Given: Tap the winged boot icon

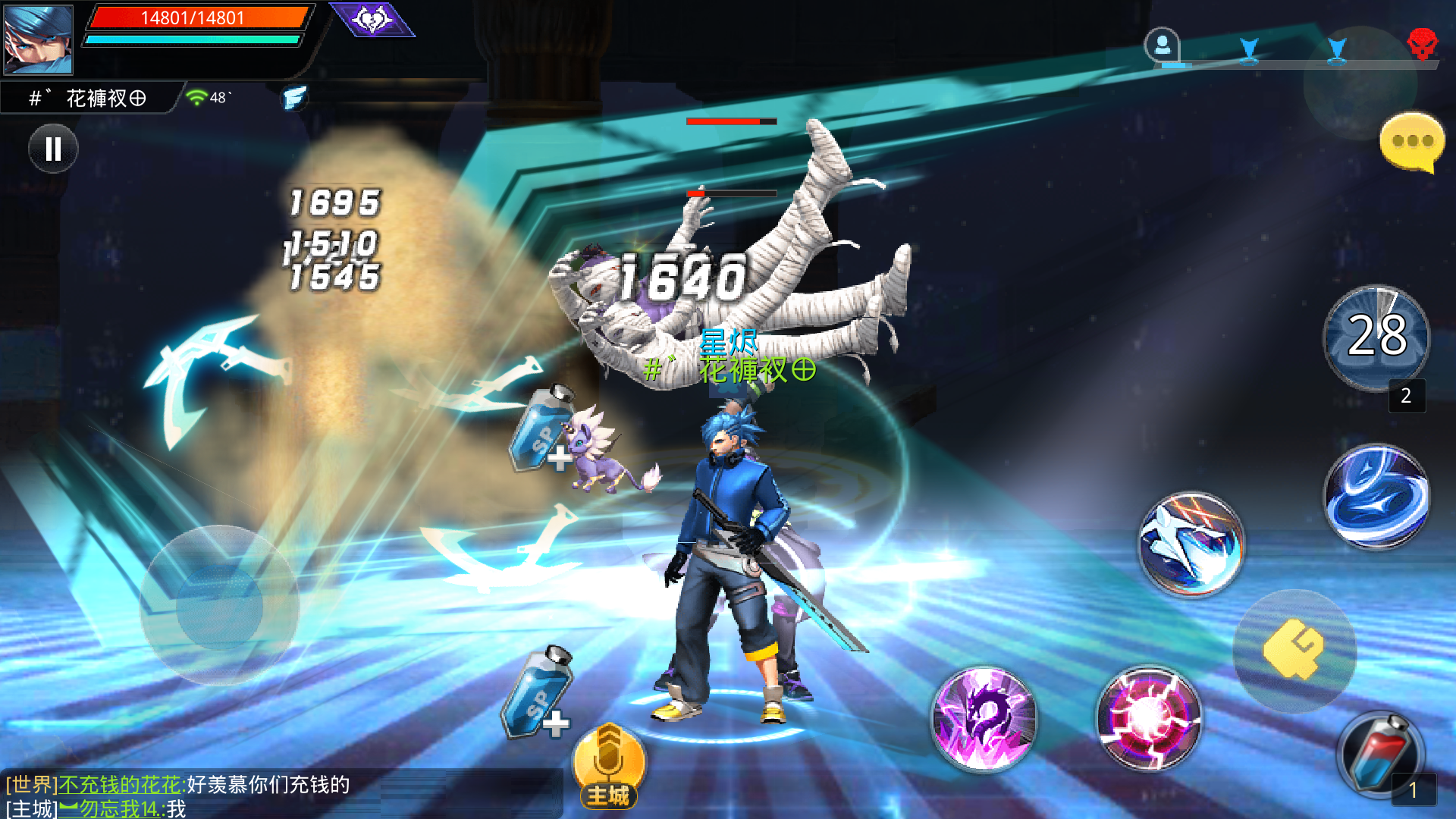Looking at the screenshot, I should click(294, 98).
